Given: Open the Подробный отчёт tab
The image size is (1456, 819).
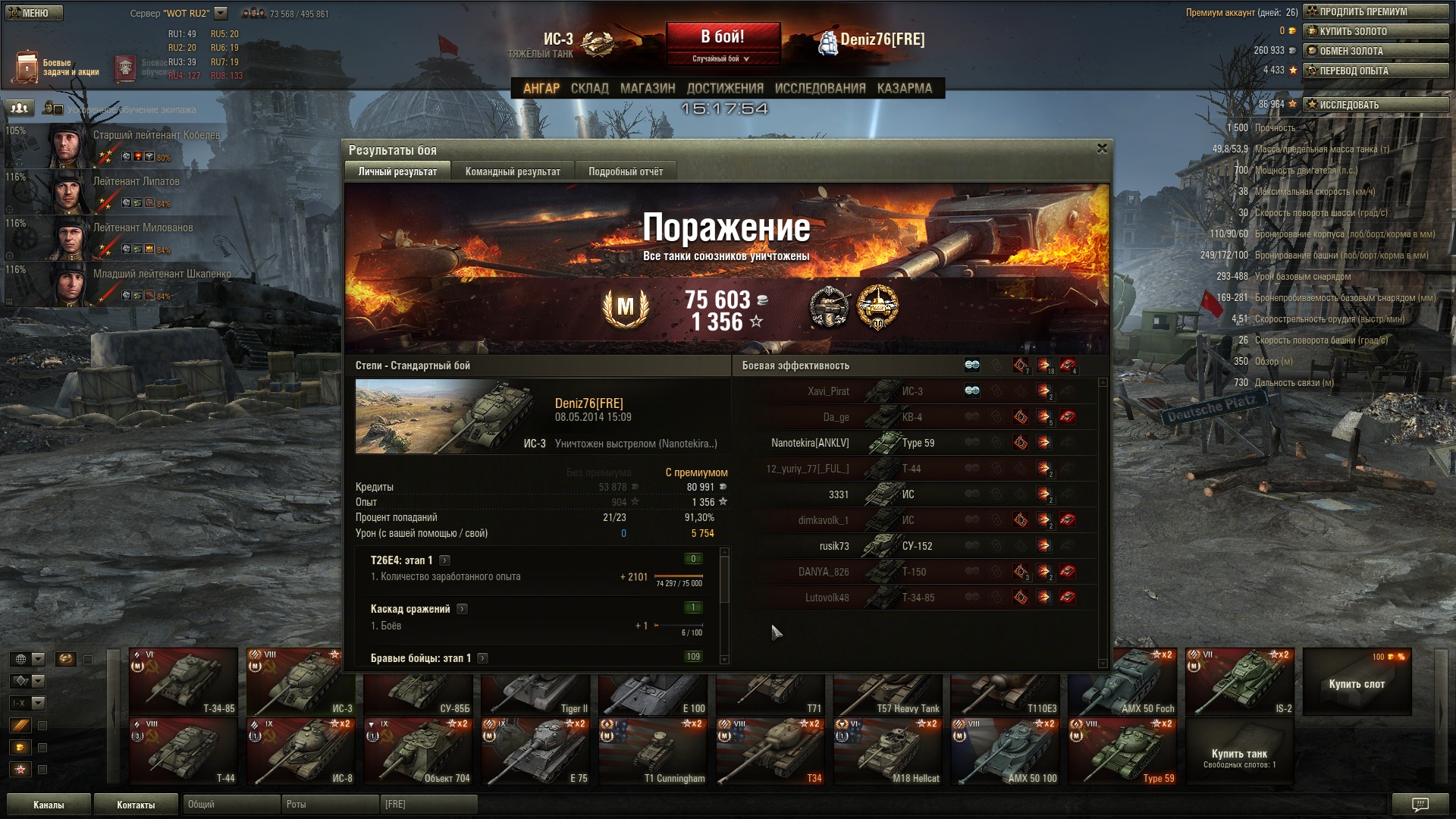Looking at the screenshot, I should tap(626, 171).
